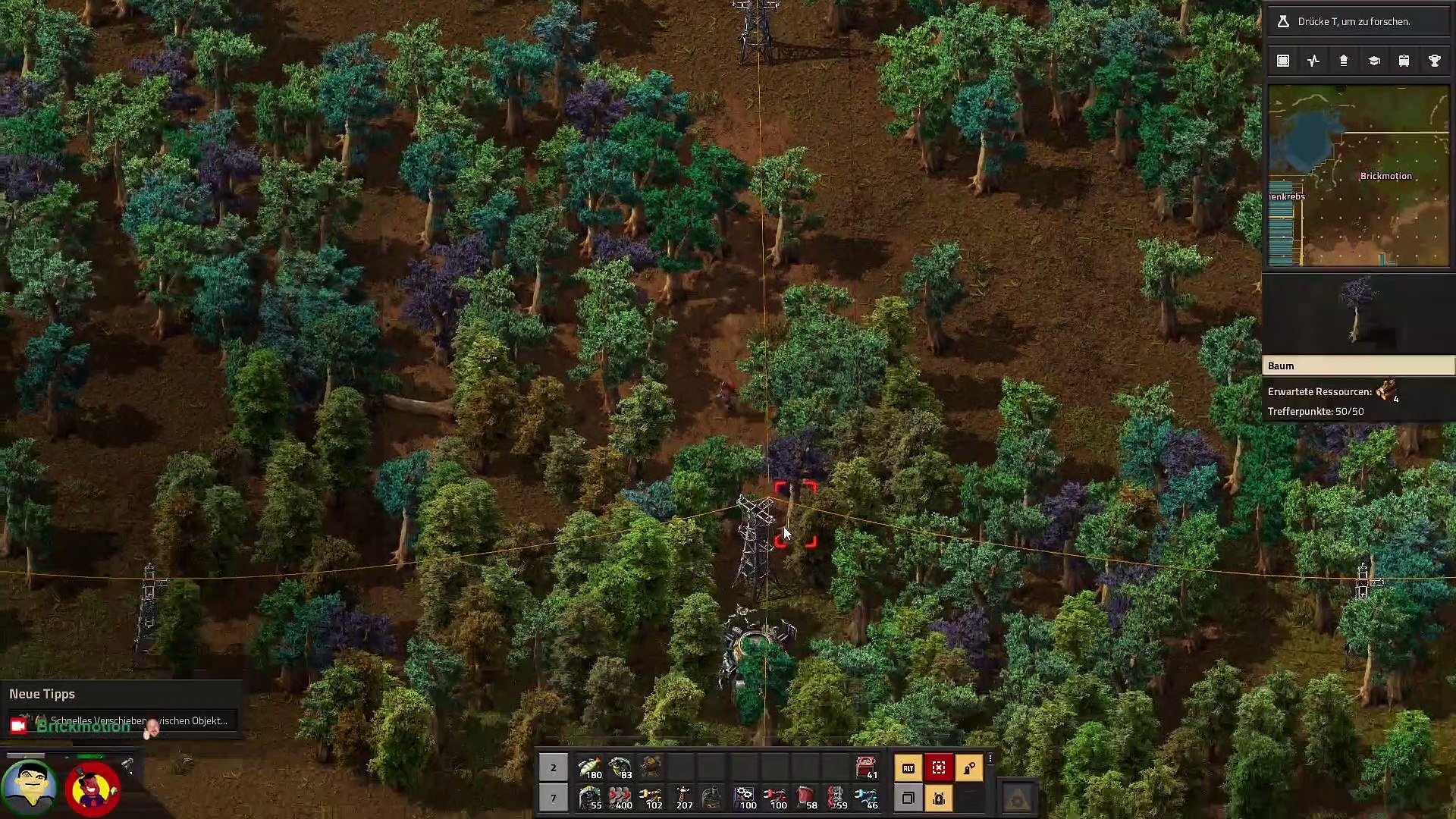Open the research panel with flask icon
The height and width of the screenshot is (819, 1456).
[1357, 21]
